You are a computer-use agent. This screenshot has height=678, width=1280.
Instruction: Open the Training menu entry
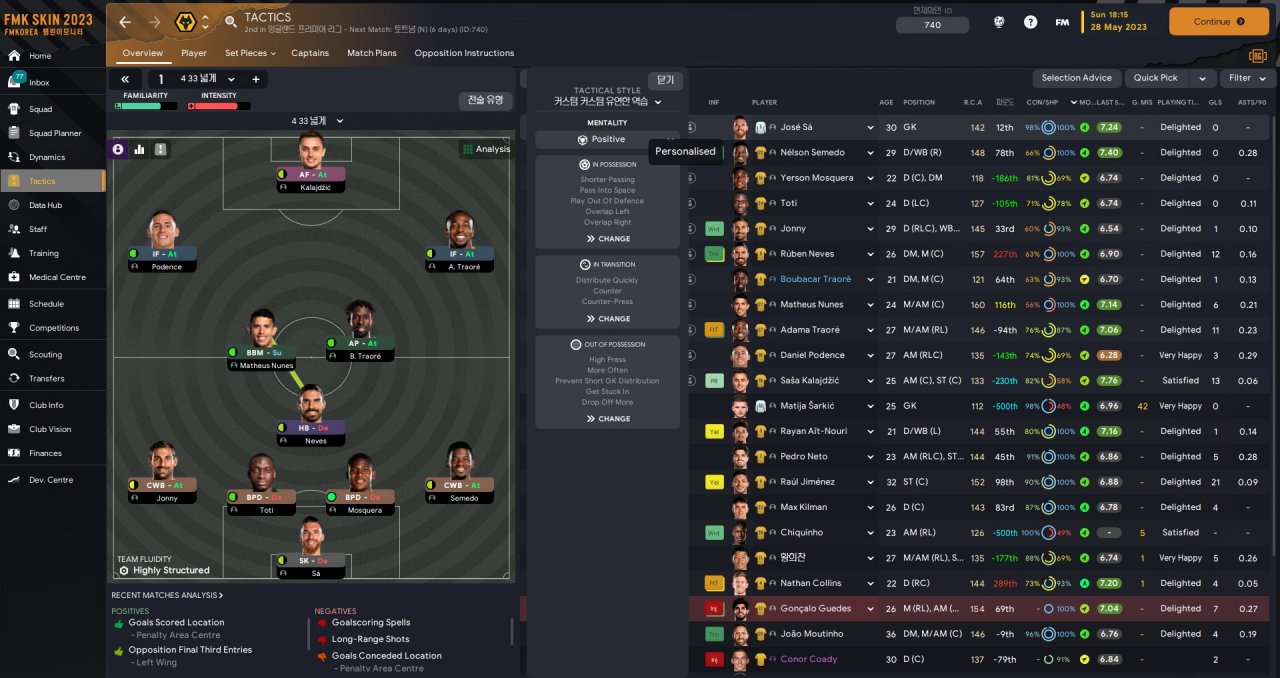point(43,253)
